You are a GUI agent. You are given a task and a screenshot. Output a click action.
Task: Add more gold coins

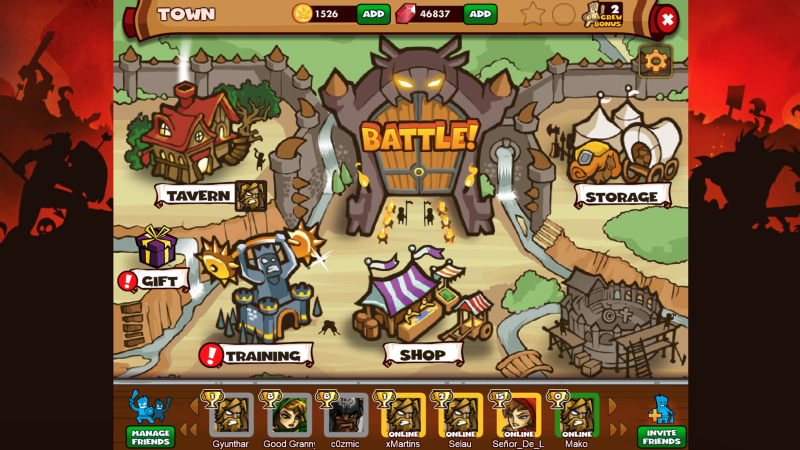[373, 14]
